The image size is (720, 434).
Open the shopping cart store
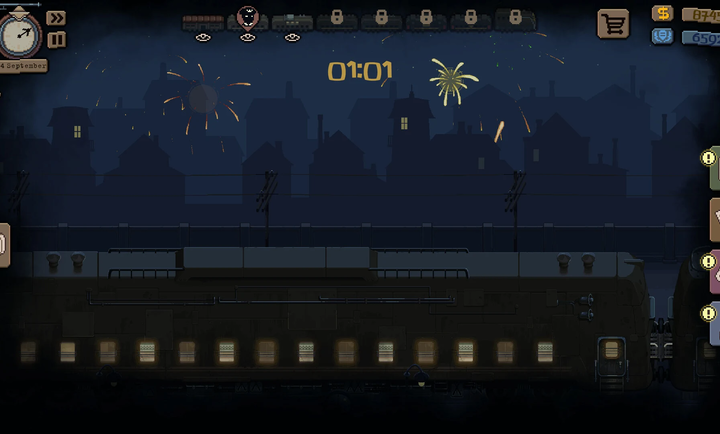click(613, 23)
